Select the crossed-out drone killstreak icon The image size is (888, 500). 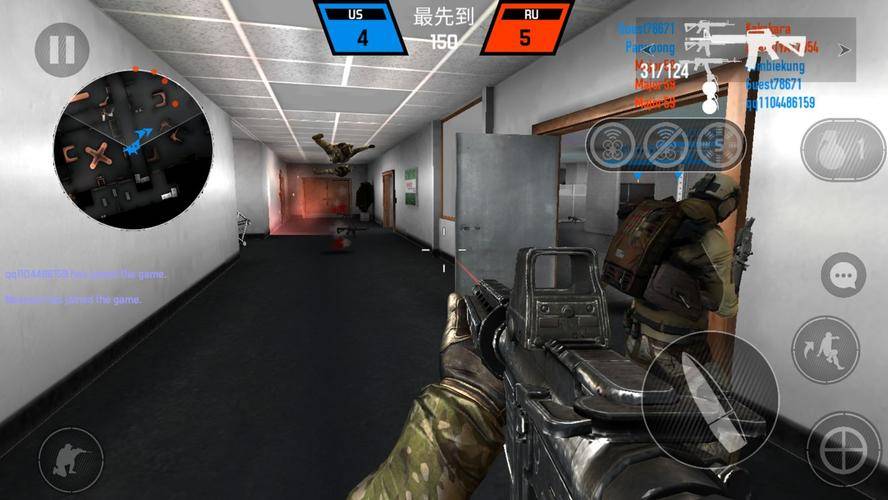point(666,146)
